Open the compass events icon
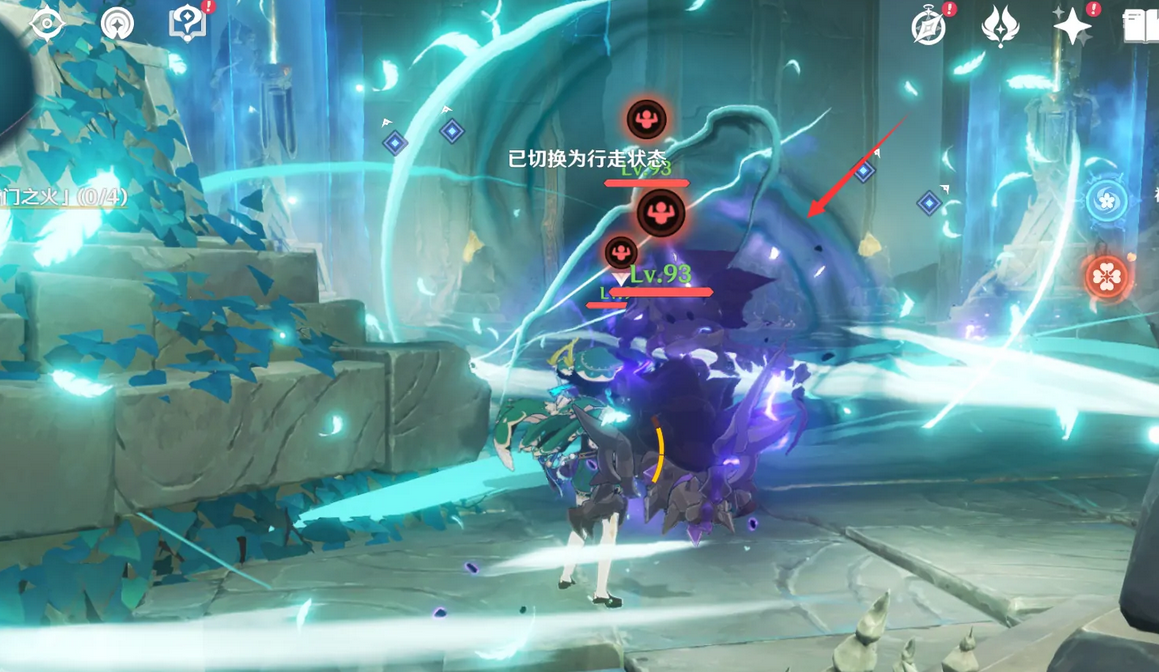This screenshot has height=672, width=1159. tap(929, 27)
